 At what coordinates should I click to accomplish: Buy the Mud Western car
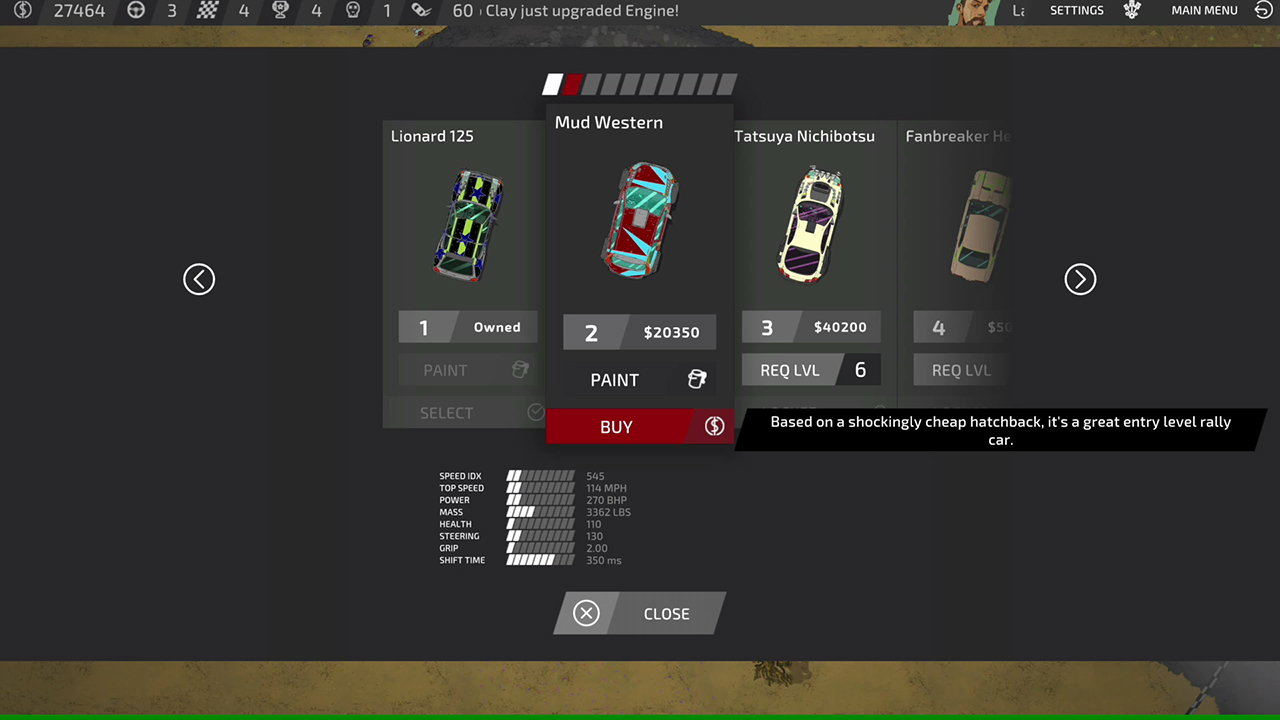tap(616, 427)
